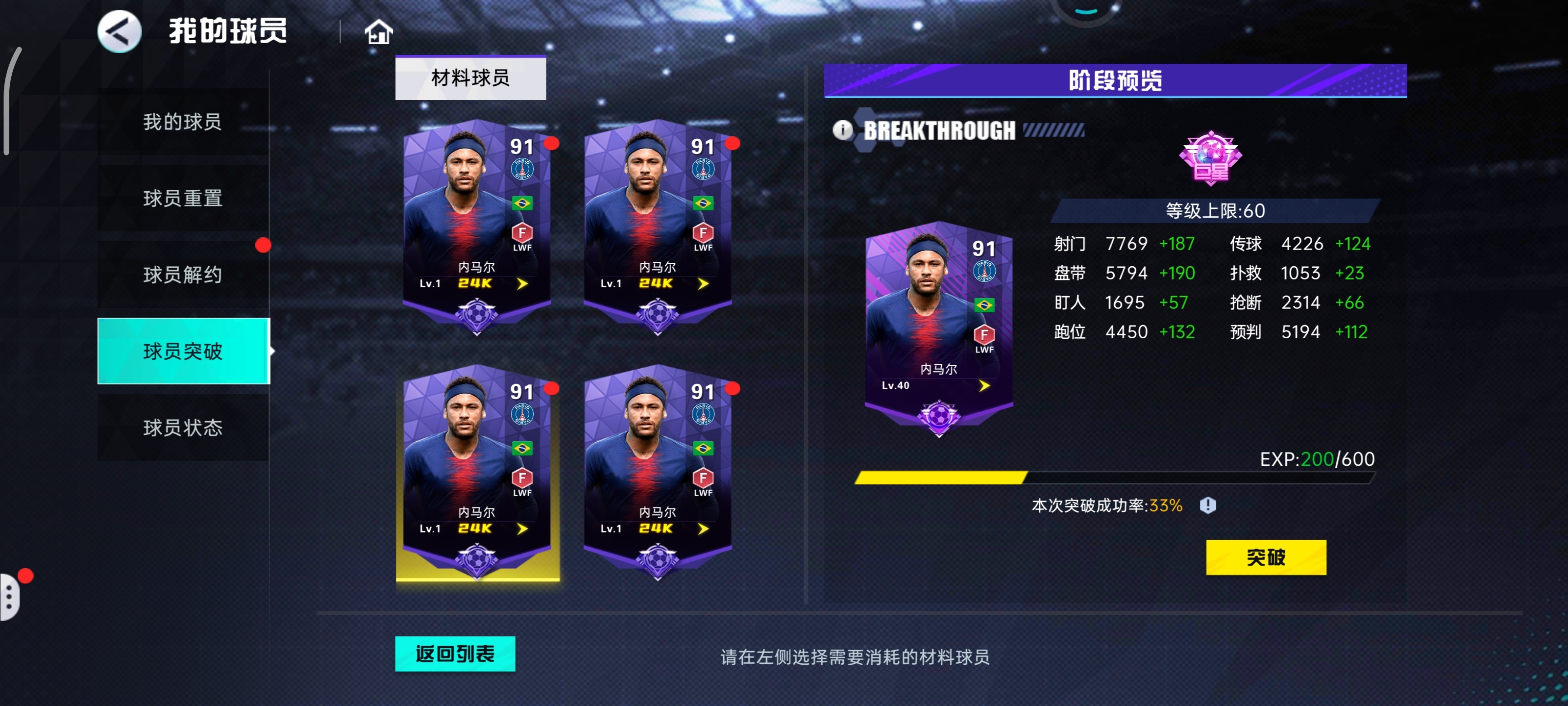This screenshot has width=1568, height=706.
Task: Switch to the 球员状态 tab
Action: pos(182,428)
